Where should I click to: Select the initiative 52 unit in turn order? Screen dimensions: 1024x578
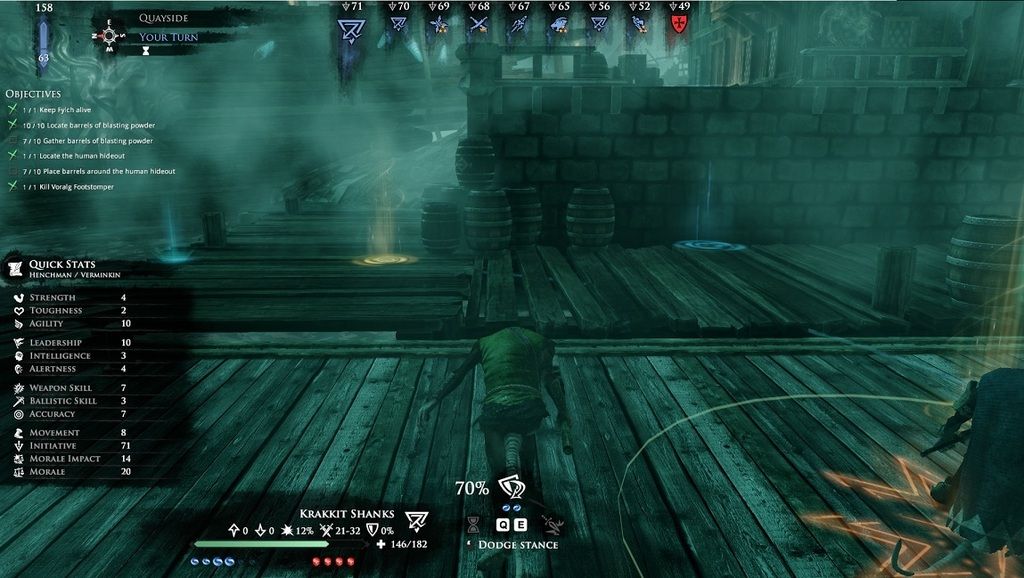point(638,25)
